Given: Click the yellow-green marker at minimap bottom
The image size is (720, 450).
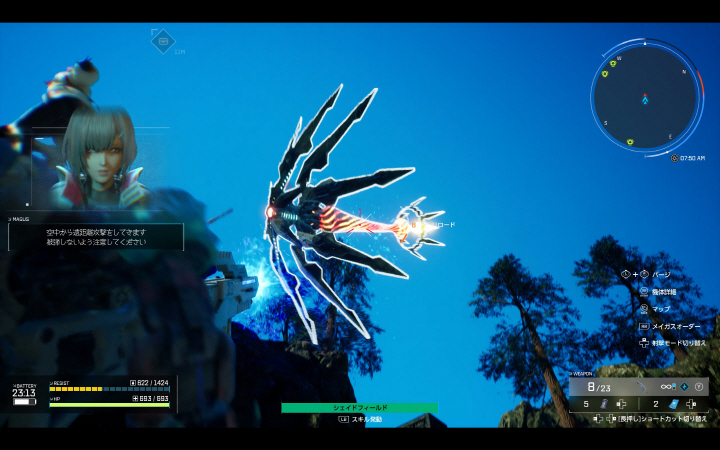Looking at the screenshot, I should pyautogui.click(x=629, y=142).
